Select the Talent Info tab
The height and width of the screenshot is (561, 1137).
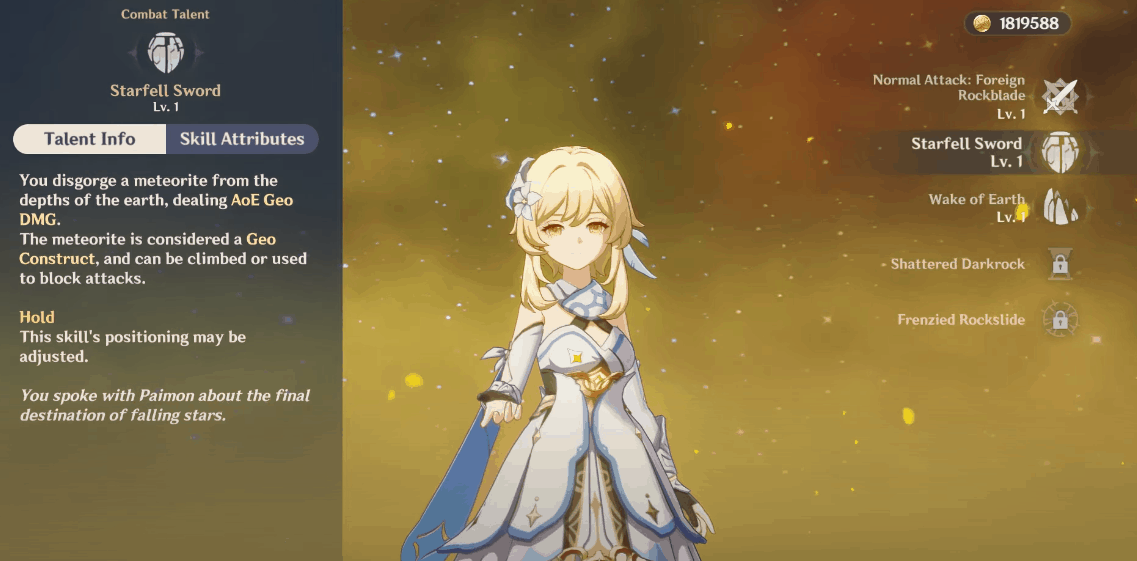(90, 139)
